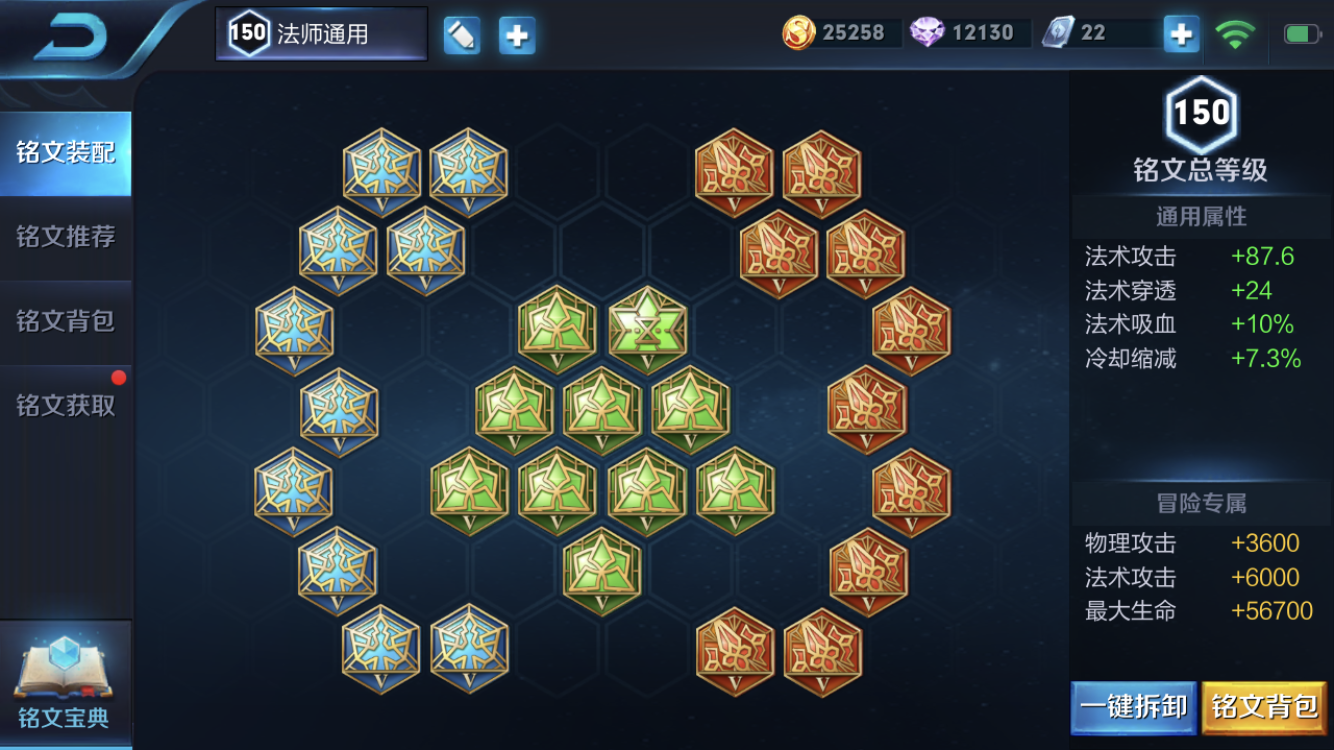Screen dimensions: 1334x750
Task: Click the plus icon to add new rune page
Action: pyautogui.click(x=516, y=33)
